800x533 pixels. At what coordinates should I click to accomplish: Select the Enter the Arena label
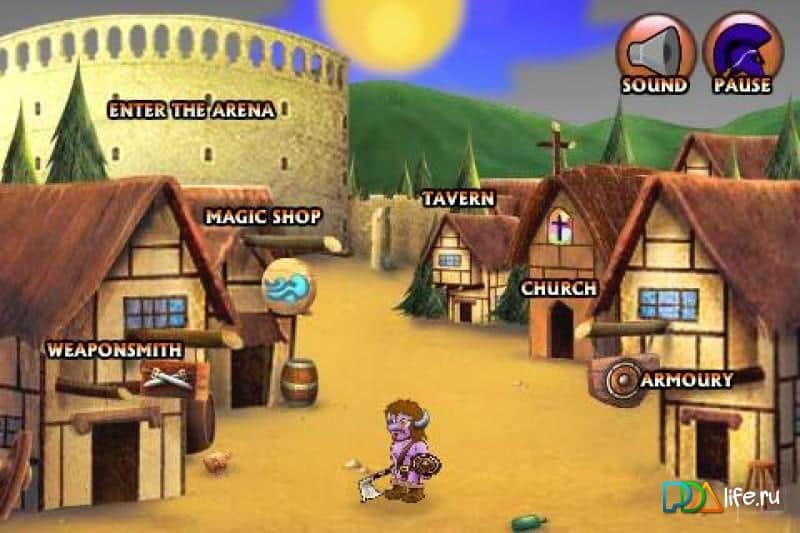click(x=191, y=110)
